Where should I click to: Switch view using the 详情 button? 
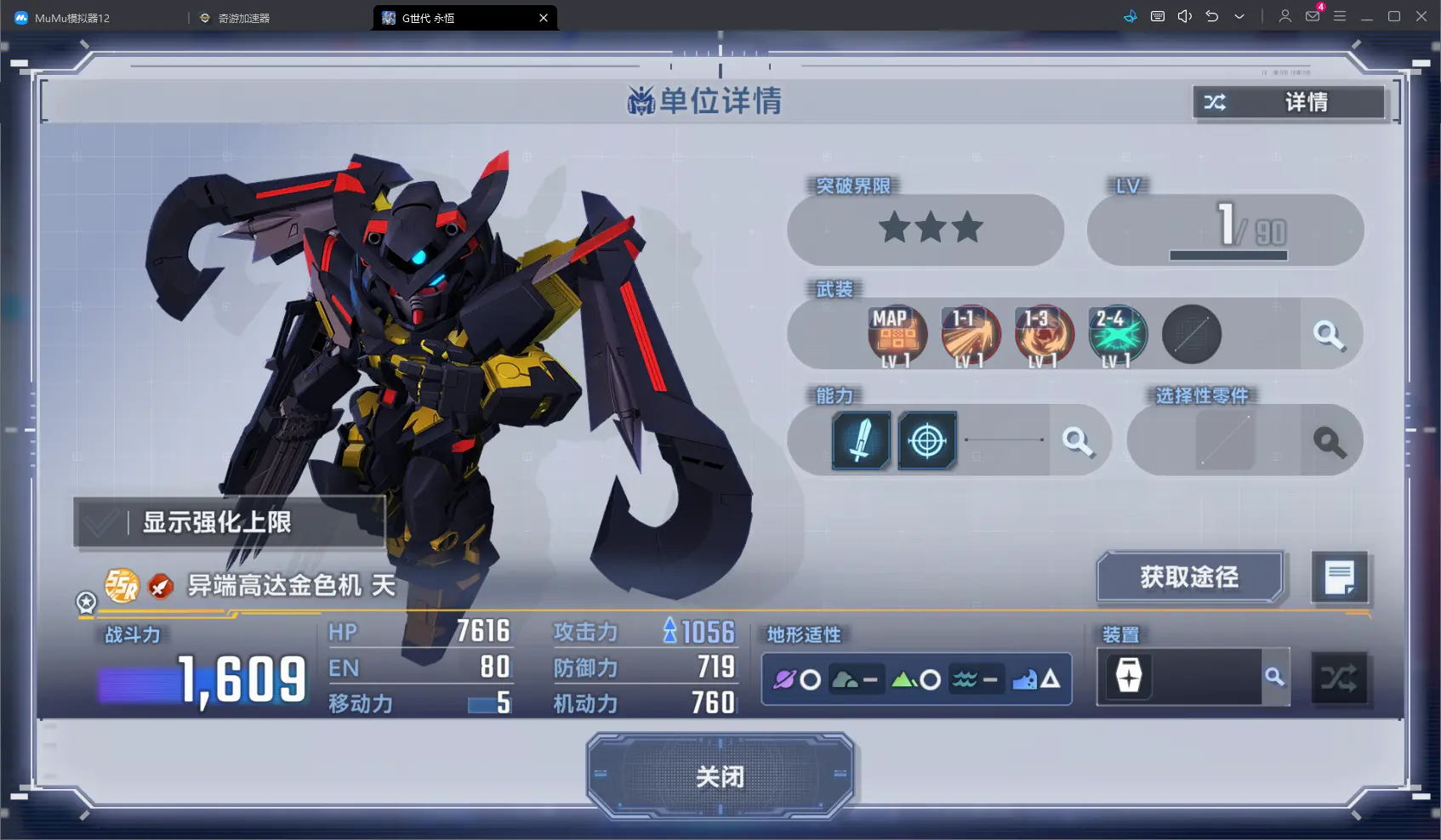[x=1289, y=103]
